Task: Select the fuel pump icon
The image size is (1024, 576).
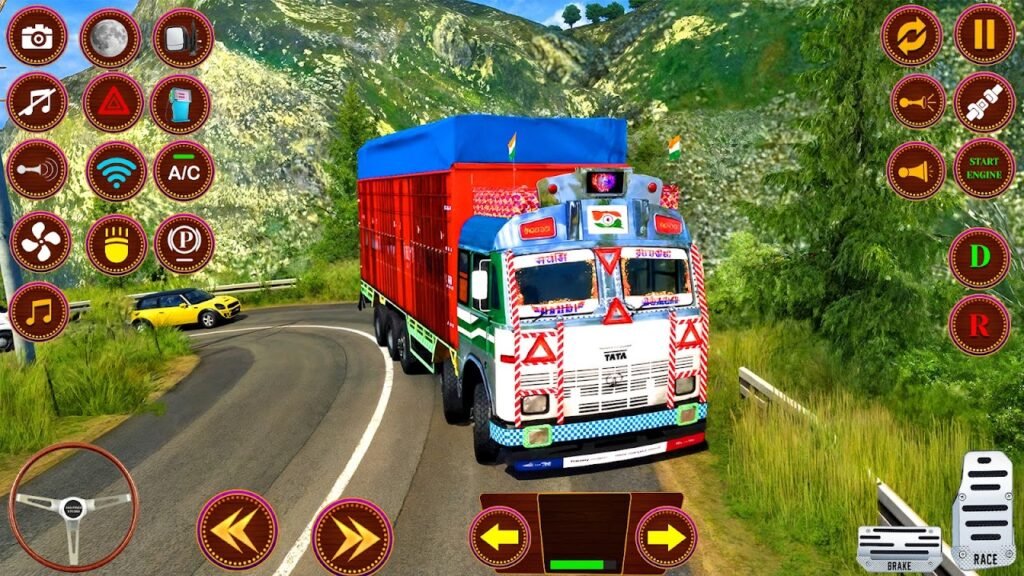Action: (x=180, y=105)
